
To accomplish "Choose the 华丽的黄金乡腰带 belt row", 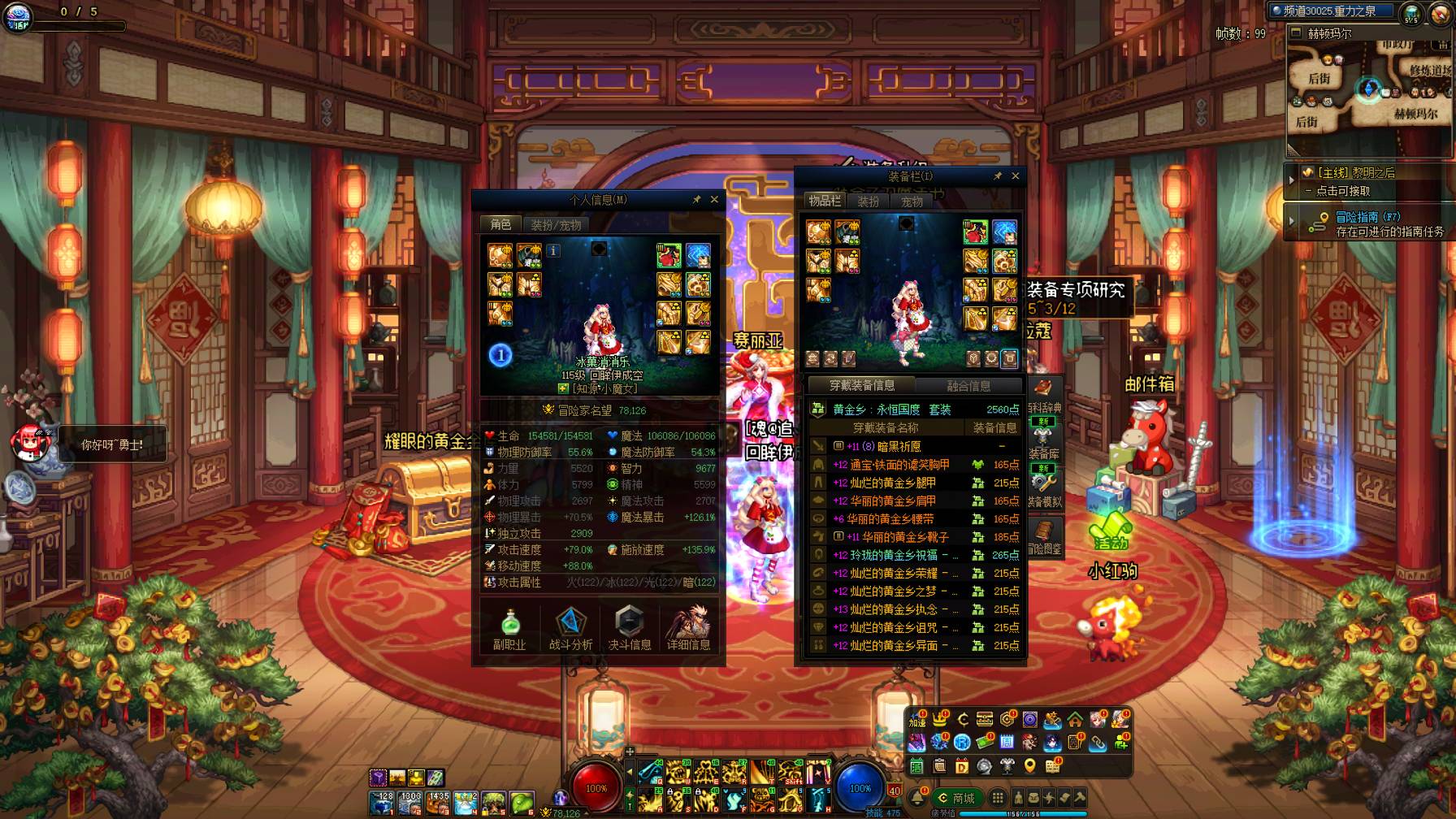I will 891,518.
